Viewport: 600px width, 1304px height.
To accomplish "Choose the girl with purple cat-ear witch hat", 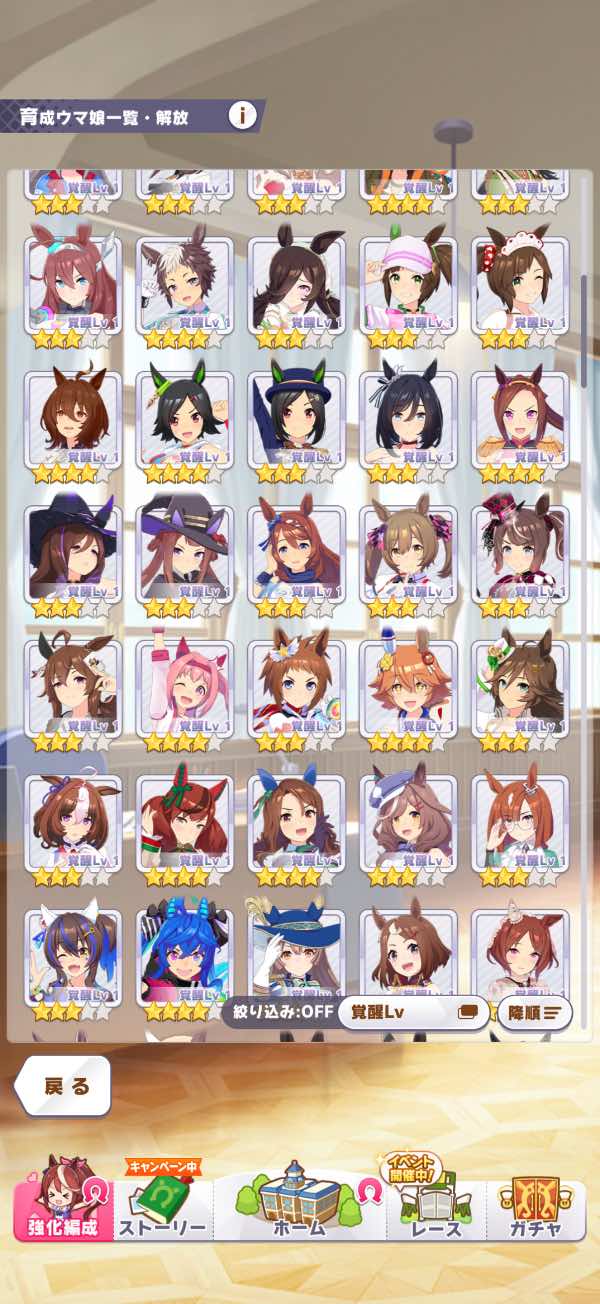I will (184, 551).
